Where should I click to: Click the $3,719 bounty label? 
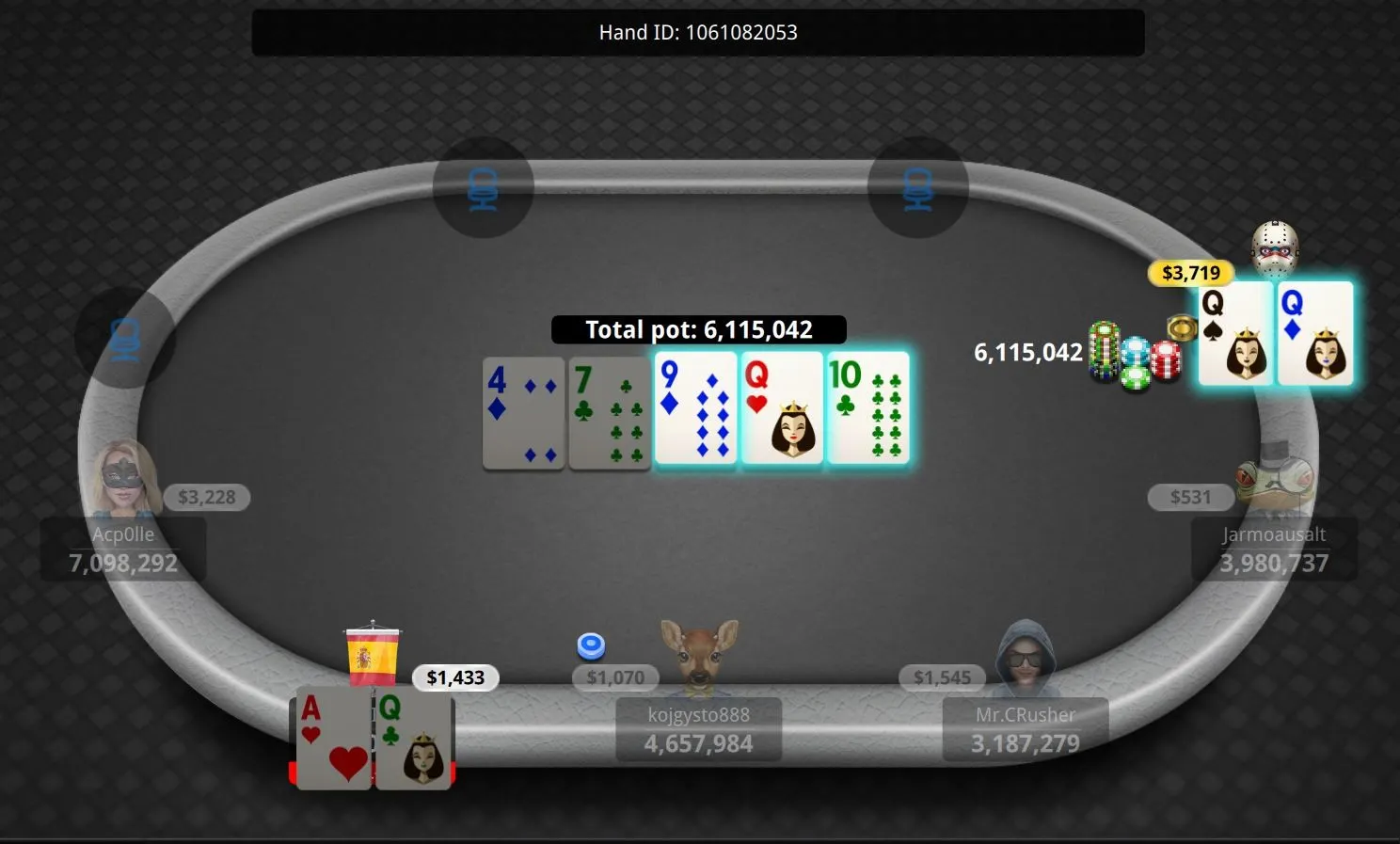tap(1190, 273)
